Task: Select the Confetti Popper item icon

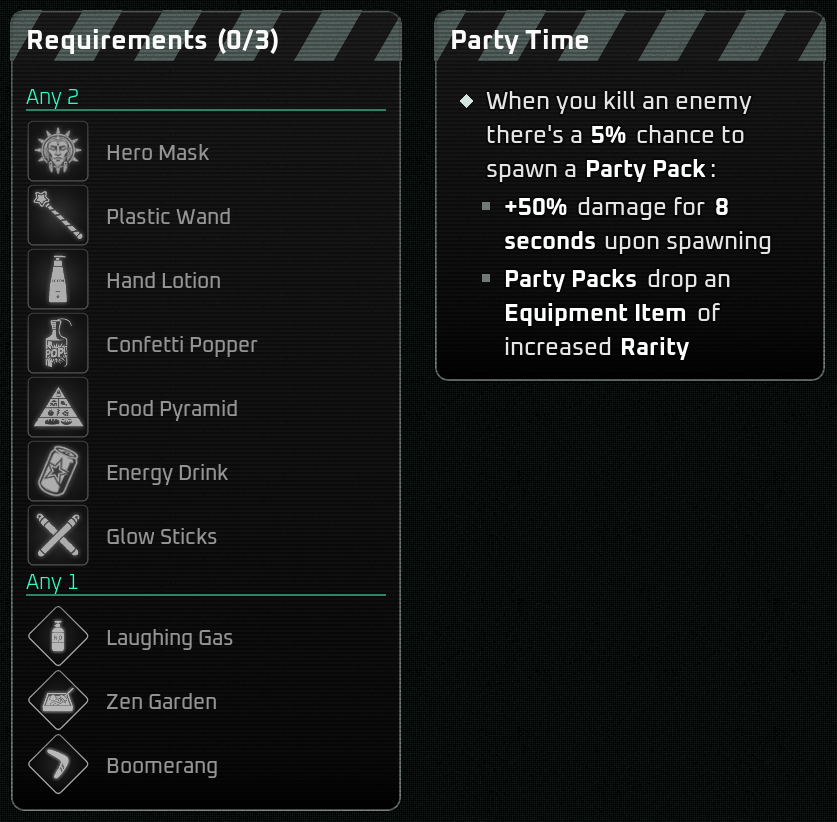Action: tap(58, 344)
